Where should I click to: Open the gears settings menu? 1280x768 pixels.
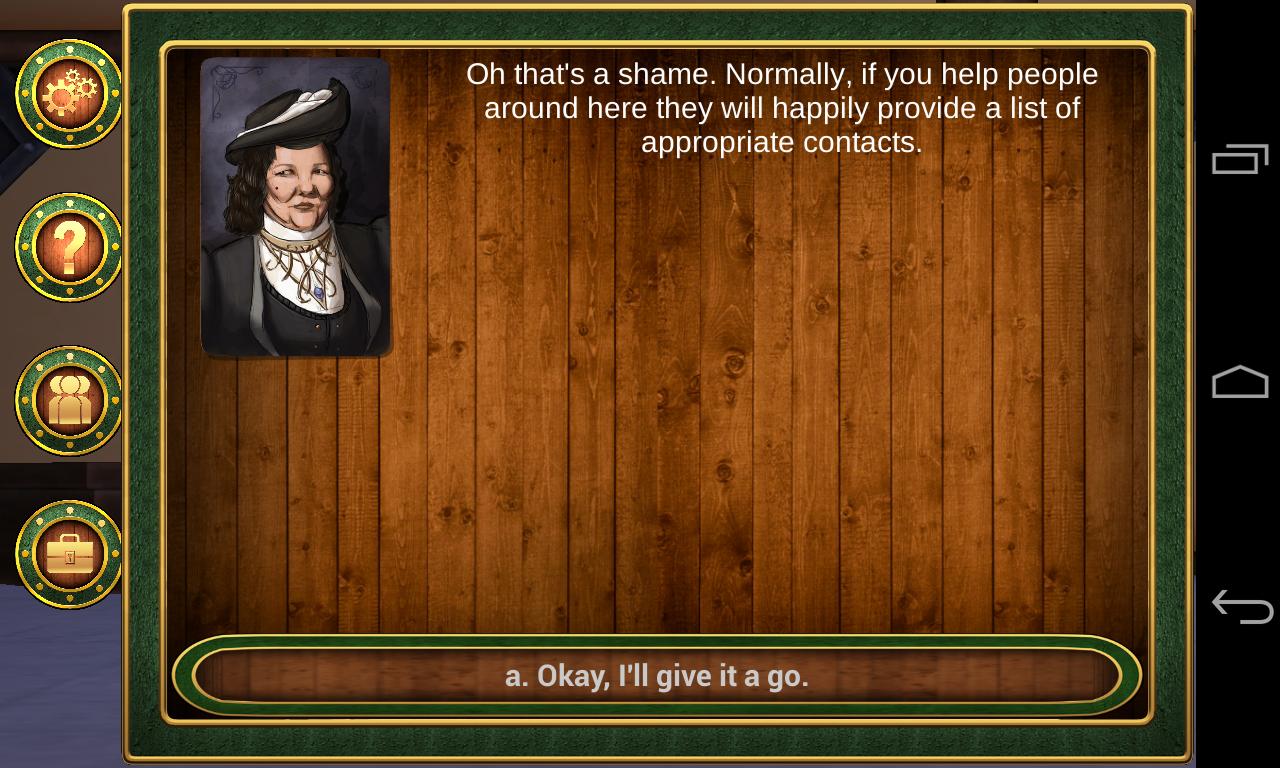click(69, 94)
